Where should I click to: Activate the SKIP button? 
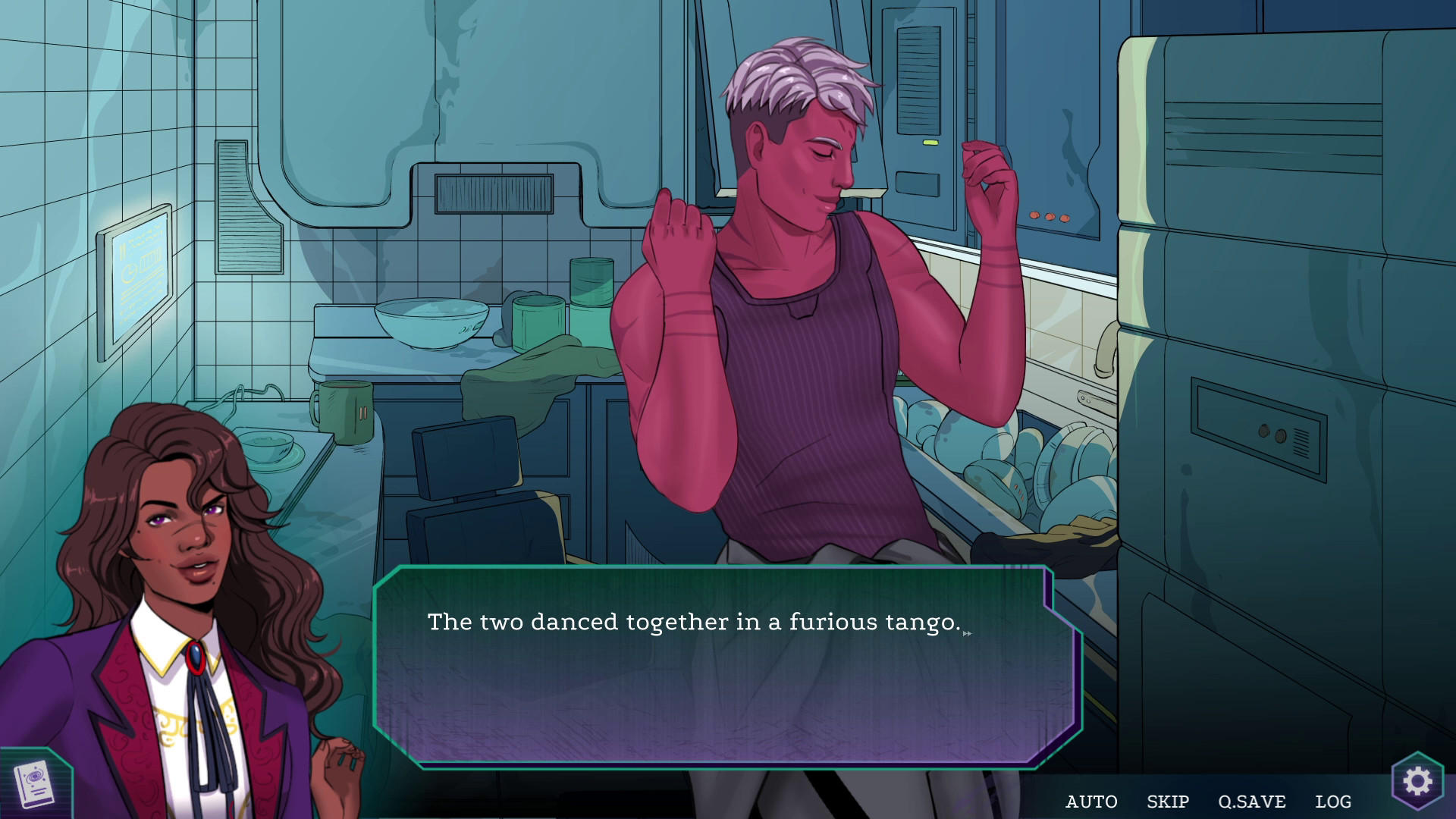[x=1167, y=802]
